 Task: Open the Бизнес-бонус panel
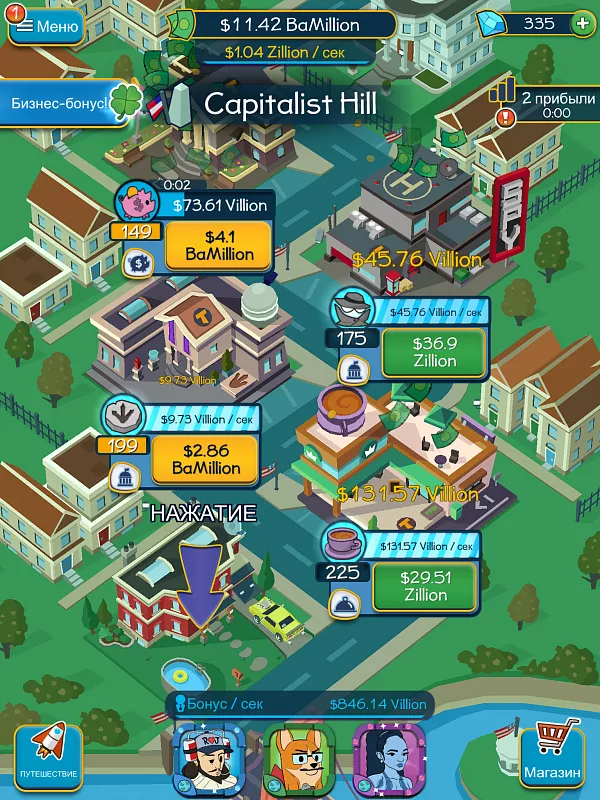click(60, 103)
